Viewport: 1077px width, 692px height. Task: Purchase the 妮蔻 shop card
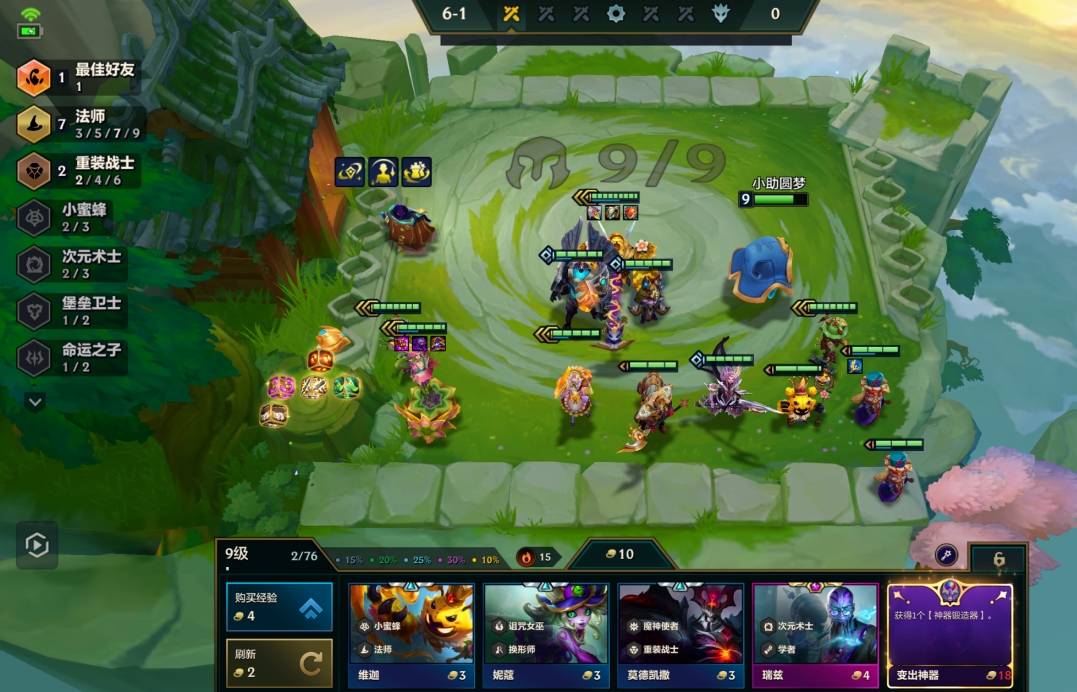(546, 635)
